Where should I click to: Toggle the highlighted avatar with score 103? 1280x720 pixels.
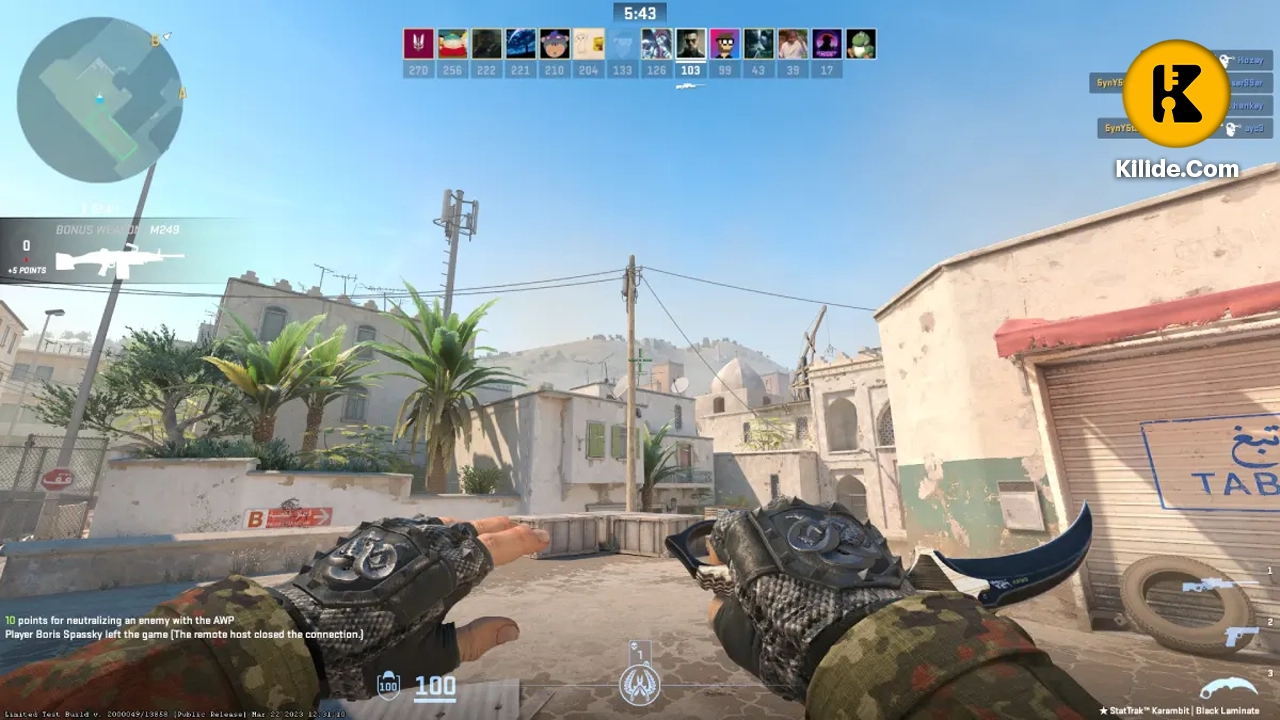coord(690,45)
